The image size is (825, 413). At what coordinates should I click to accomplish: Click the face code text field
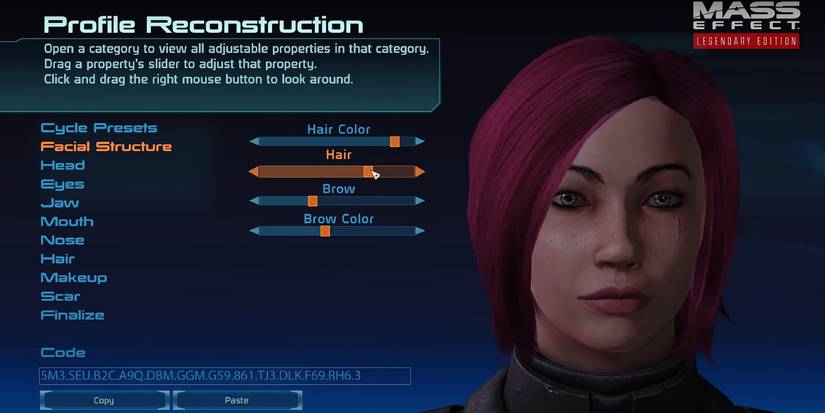(225, 376)
